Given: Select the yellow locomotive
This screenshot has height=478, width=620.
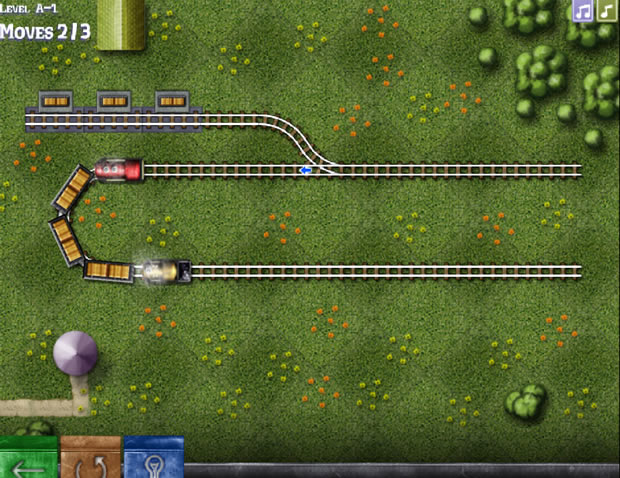Looking at the screenshot, I should tap(163, 271).
